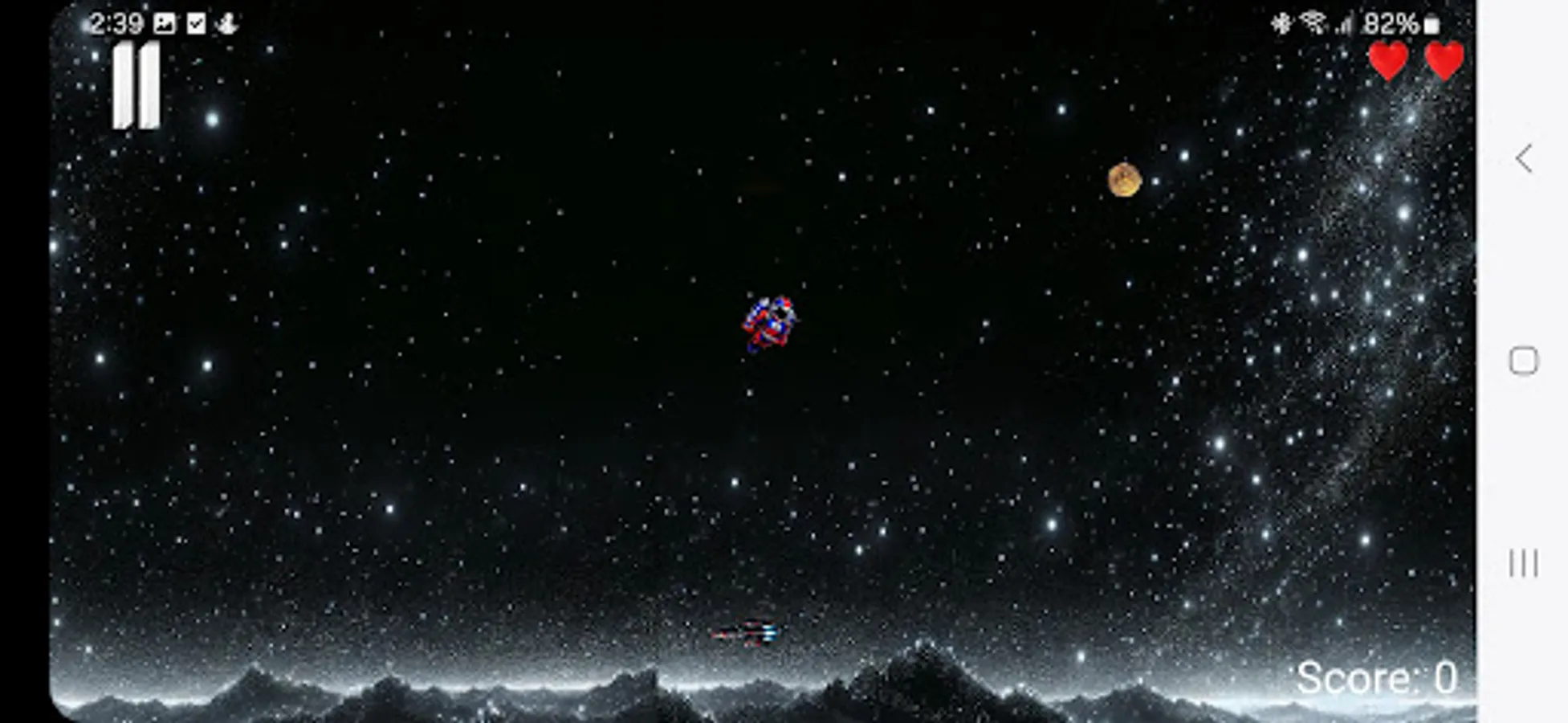
Task: Tap the second red heart life indicator
Action: [1445, 59]
